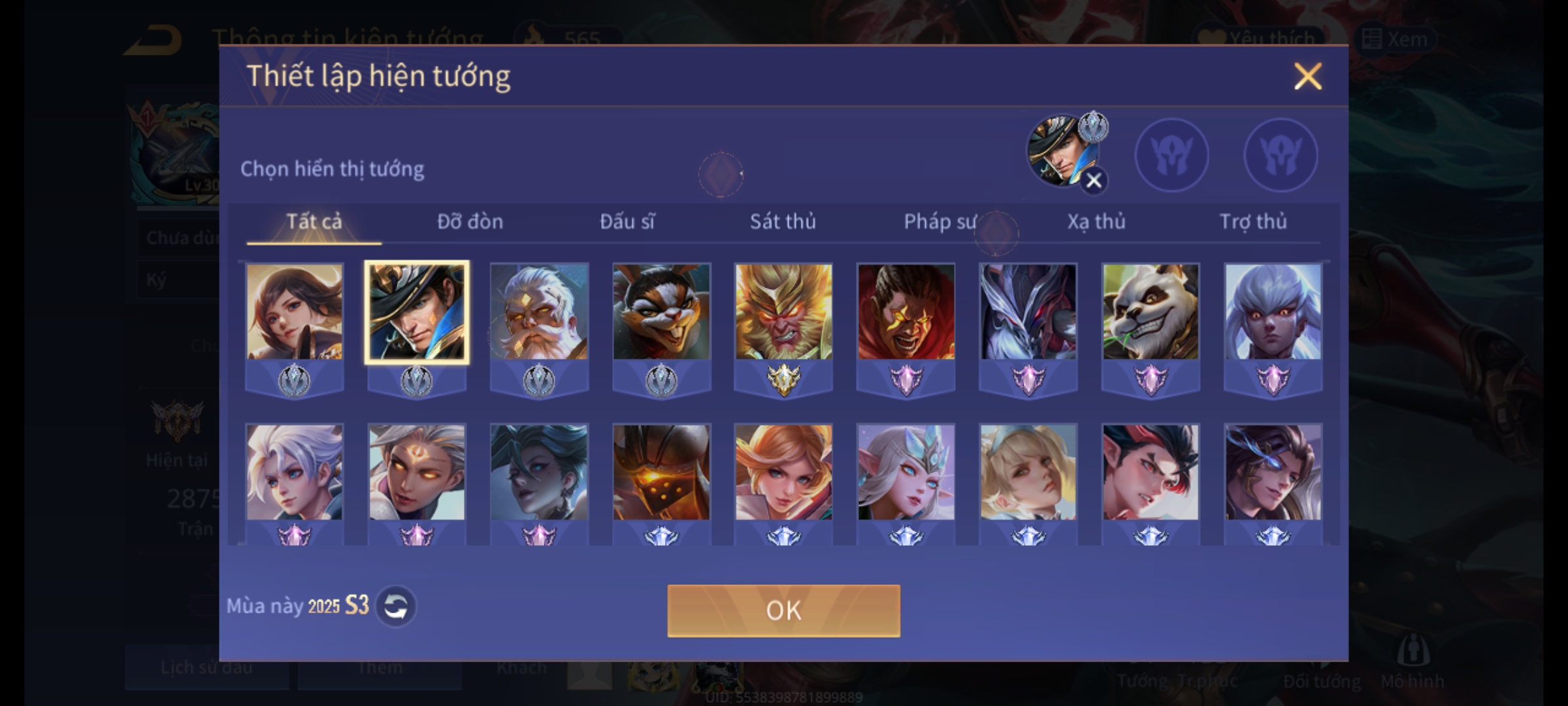Open the Đỡ đòn hero category
Image resolution: width=1568 pixels, height=706 pixels.
coord(470,222)
